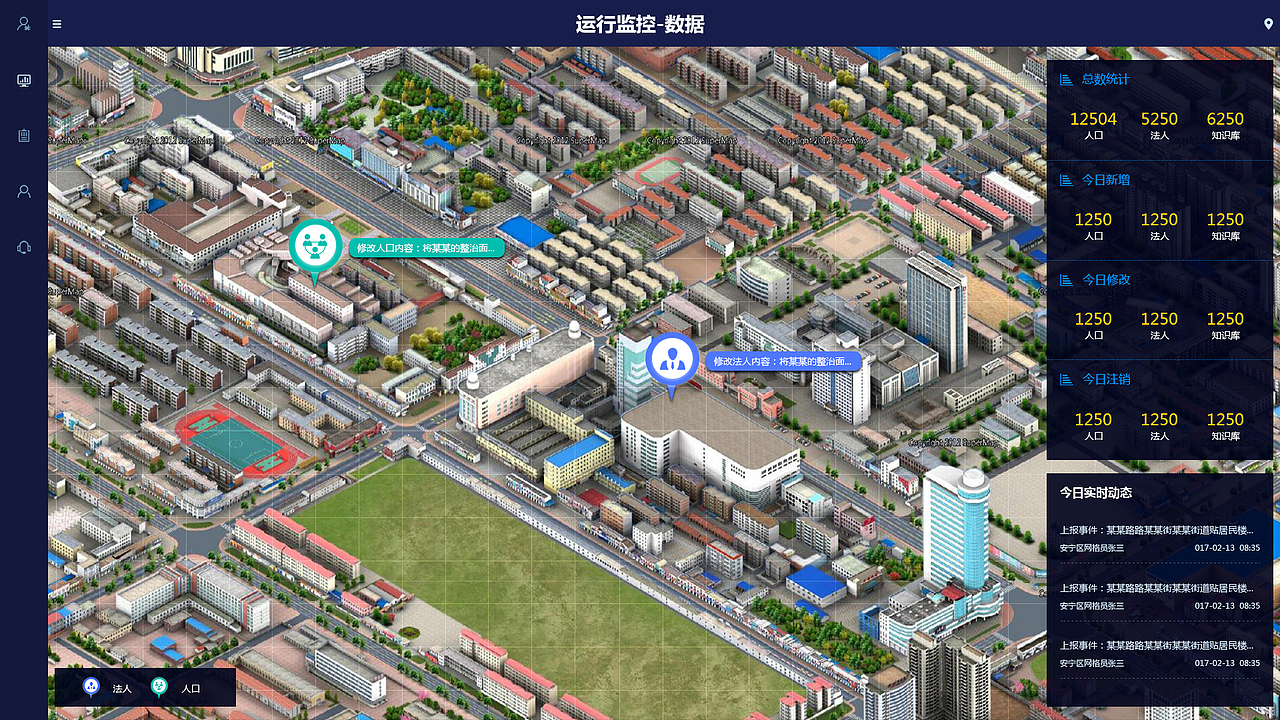The width and height of the screenshot is (1280, 720).
Task: Enable the 今日新增 section chart icon
Action: click(x=1065, y=179)
